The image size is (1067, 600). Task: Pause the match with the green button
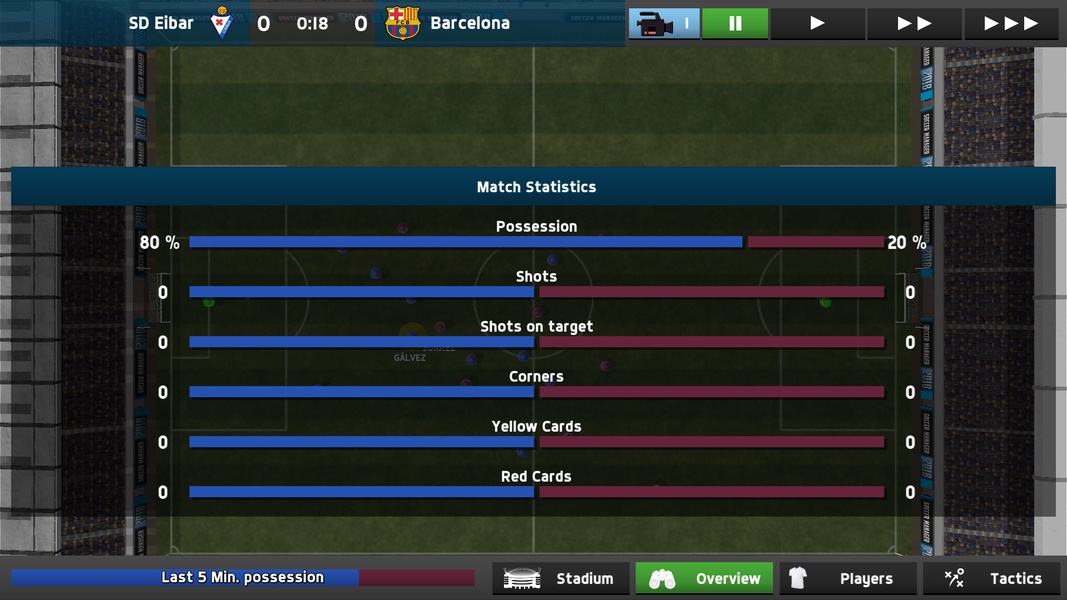[735, 23]
